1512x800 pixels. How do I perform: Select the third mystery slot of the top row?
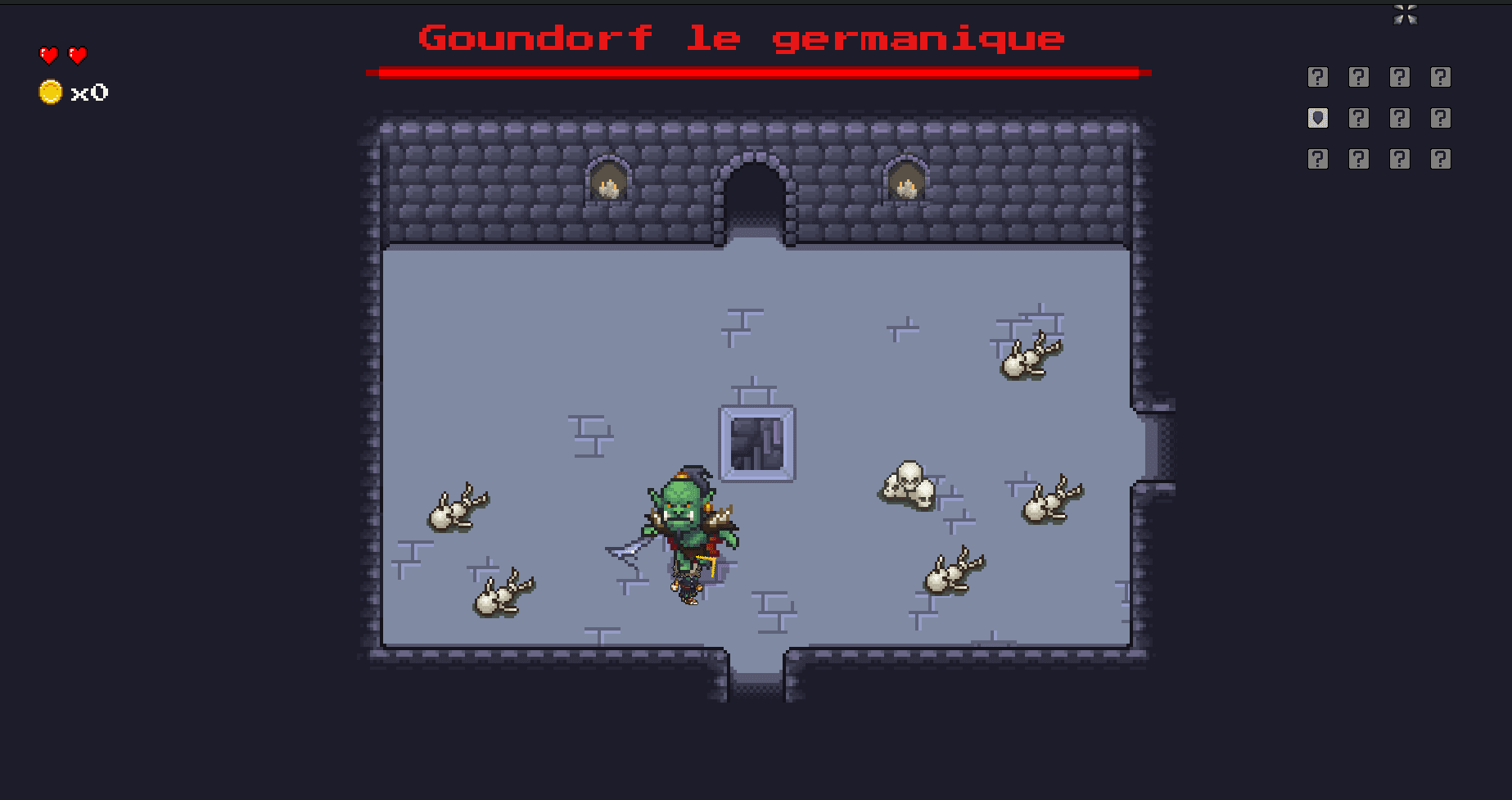[1400, 77]
